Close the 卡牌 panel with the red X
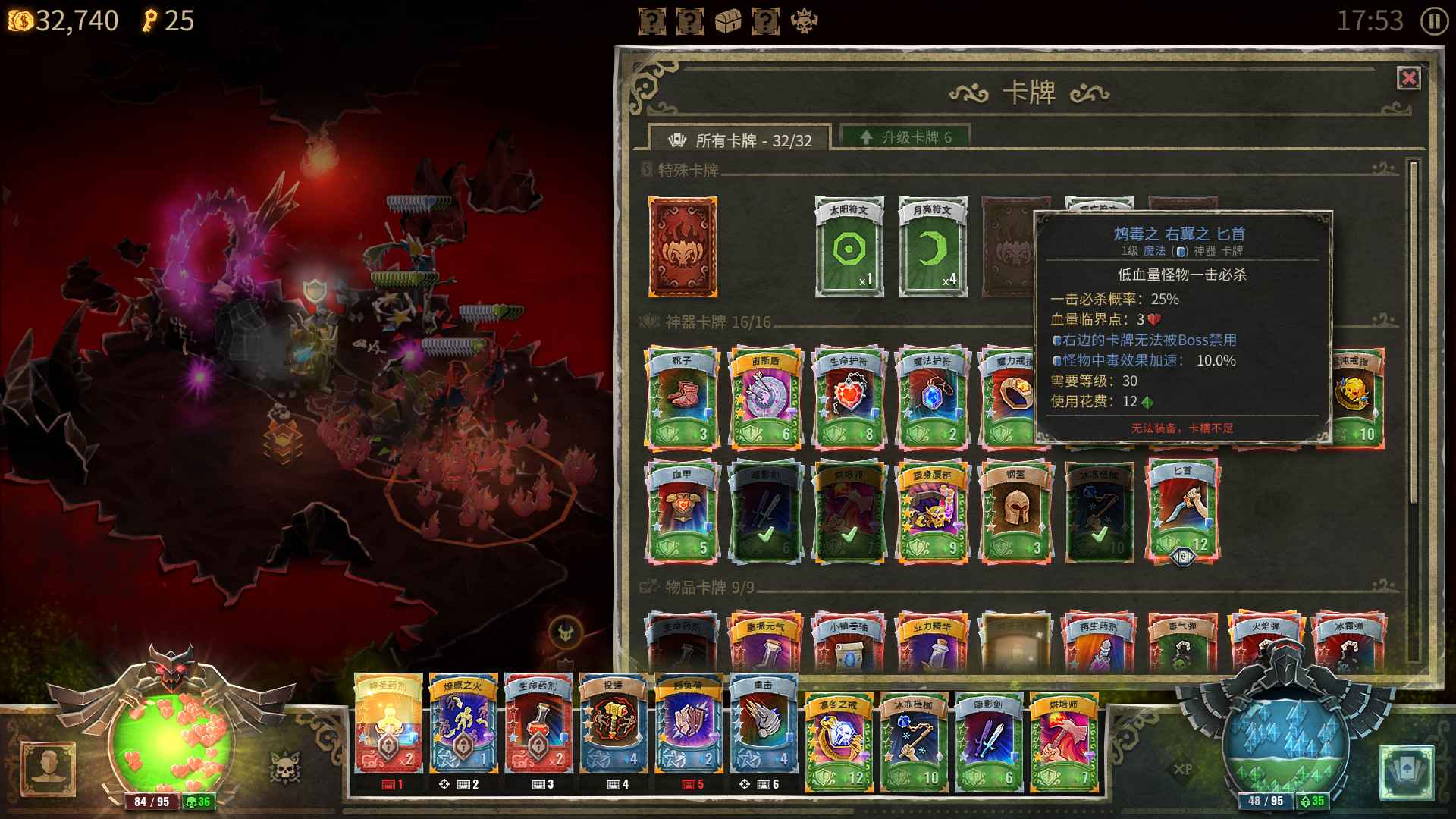Image resolution: width=1456 pixels, height=819 pixels. (x=1407, y=78)
